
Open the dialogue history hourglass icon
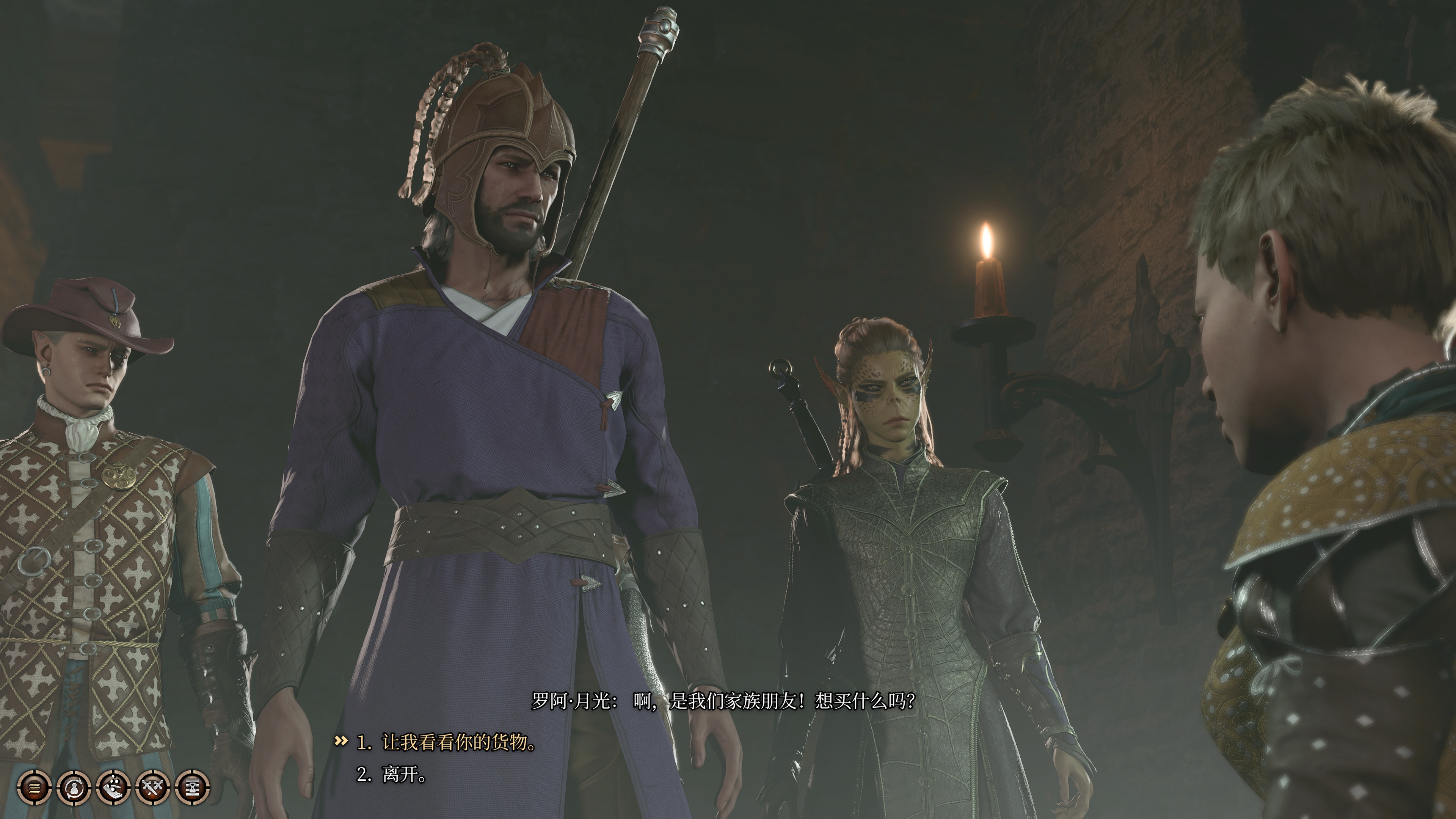point(192,786)
